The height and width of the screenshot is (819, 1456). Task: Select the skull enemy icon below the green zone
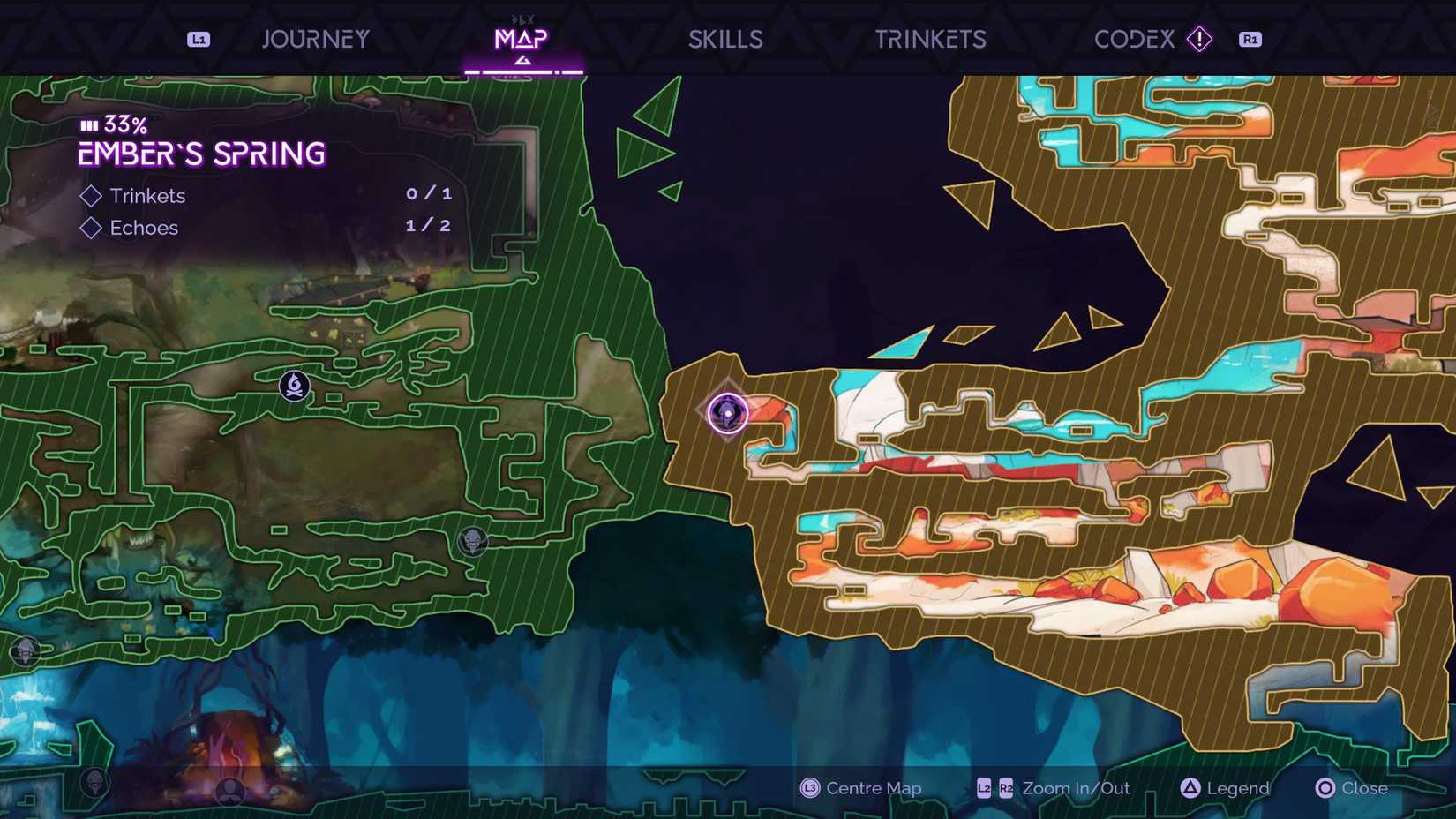pyautogui.click(x=96, y=782)
